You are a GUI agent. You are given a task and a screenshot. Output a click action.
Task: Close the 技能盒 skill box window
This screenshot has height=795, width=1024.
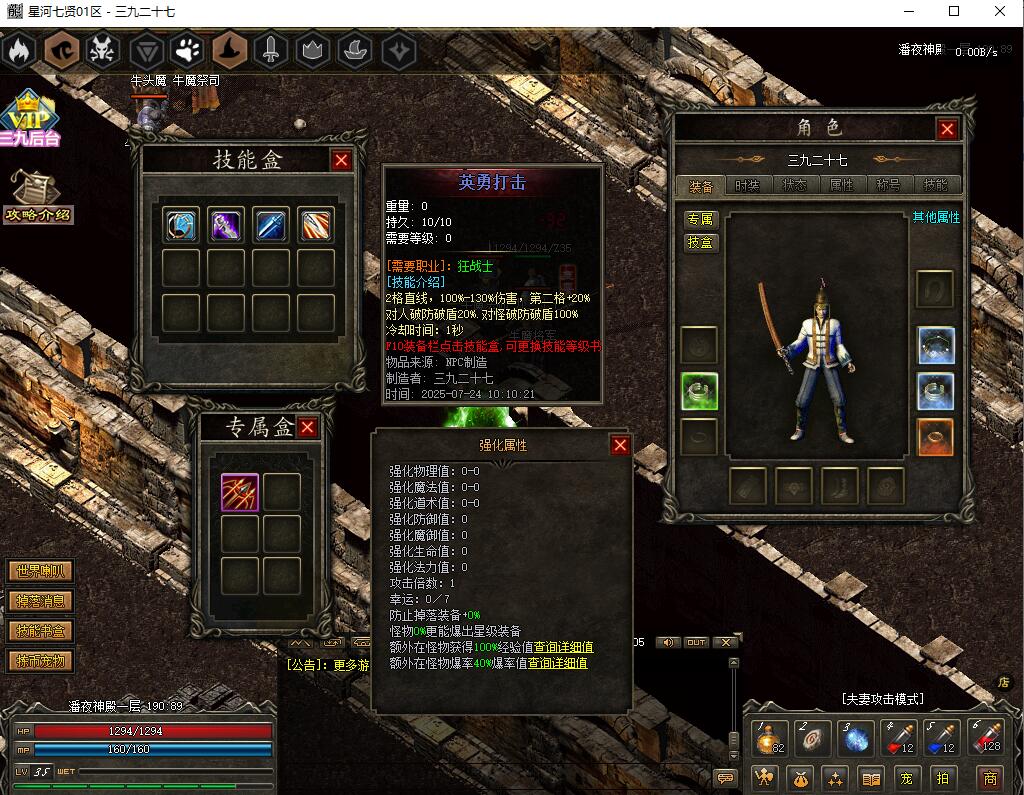(x=342, y=160)
